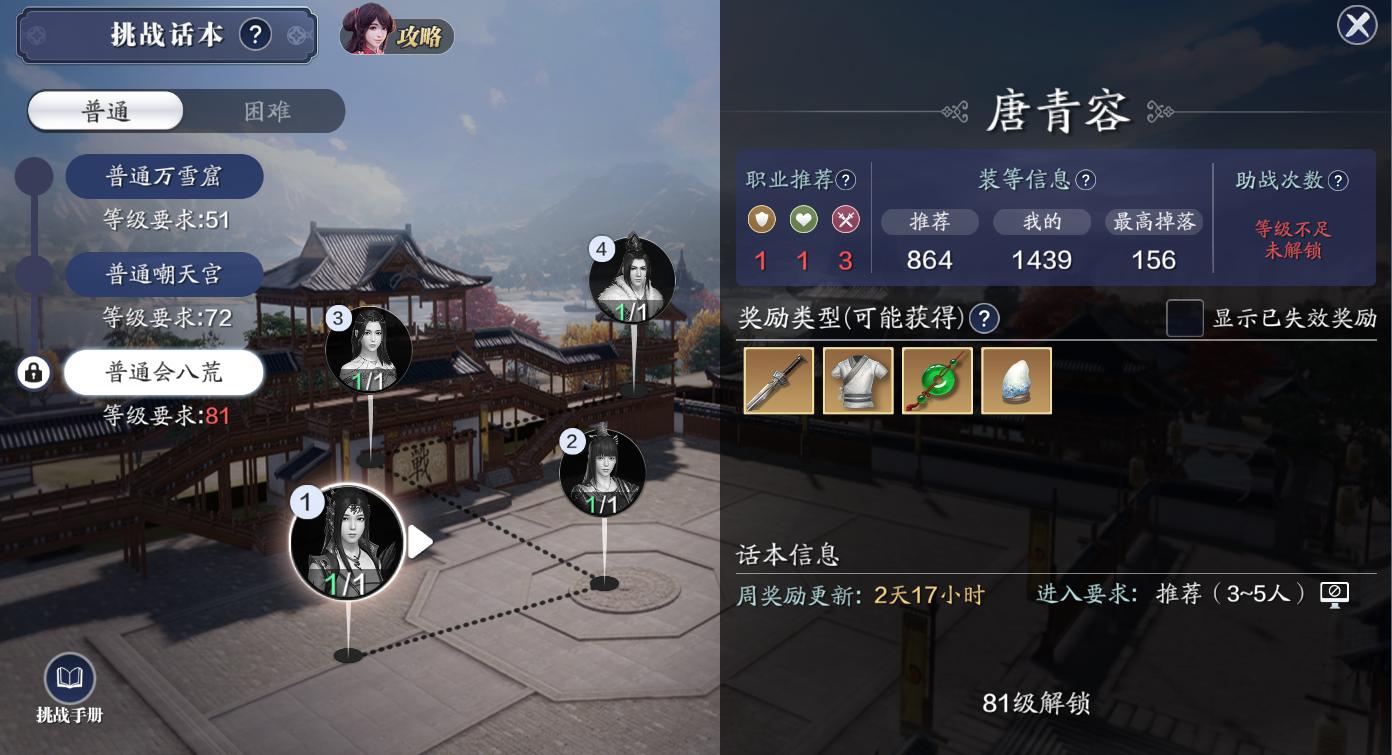Viewport: 1392px width, 755px height.
Task: Select the 普通 difficulty tab
Action: tap(103, 112)
